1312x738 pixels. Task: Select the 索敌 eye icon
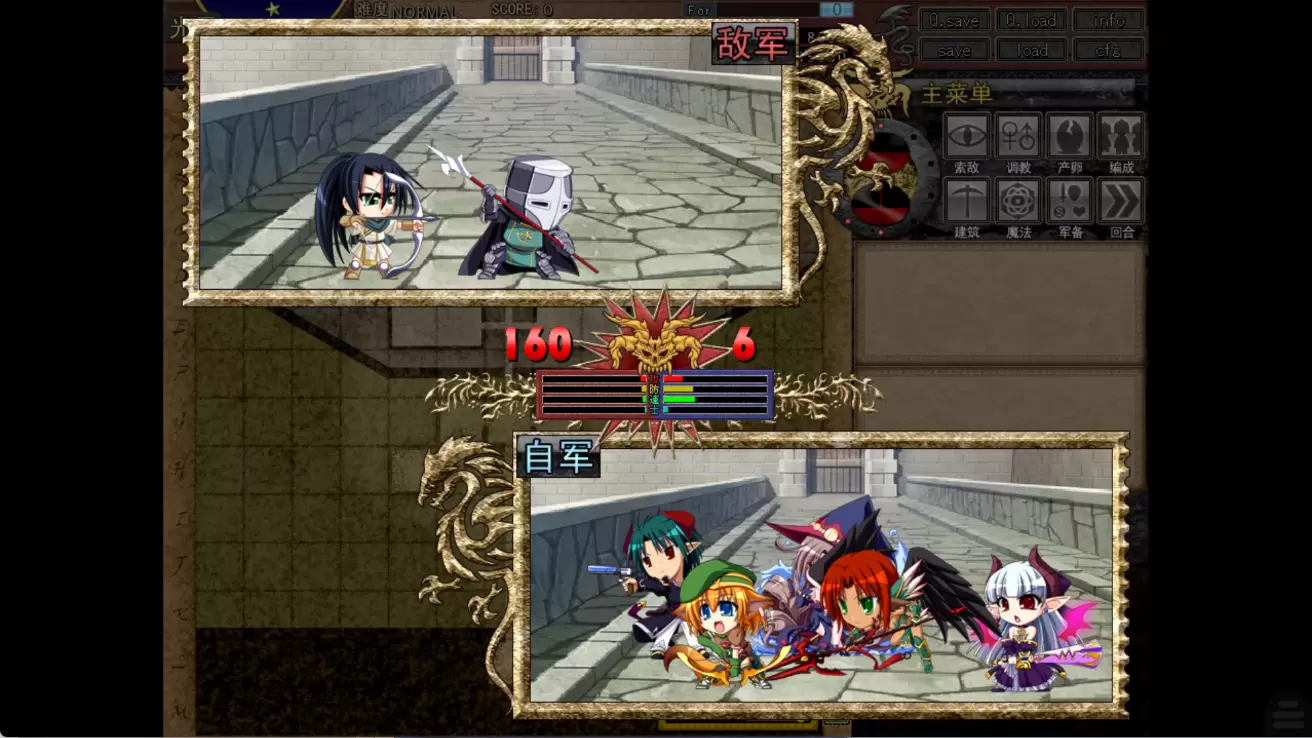point(966,136)
